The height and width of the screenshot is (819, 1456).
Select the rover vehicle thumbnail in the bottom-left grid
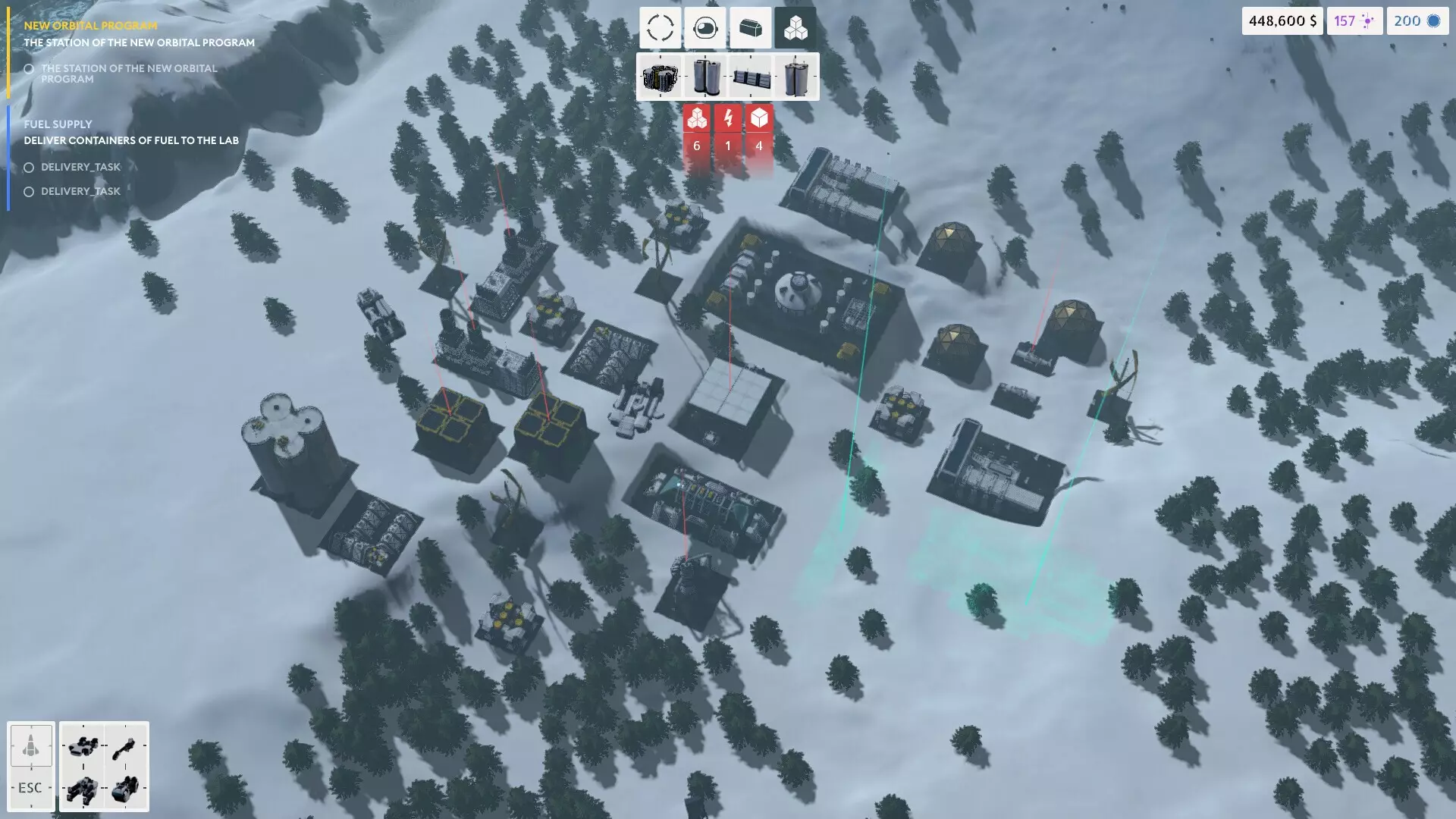coord(83,747)
